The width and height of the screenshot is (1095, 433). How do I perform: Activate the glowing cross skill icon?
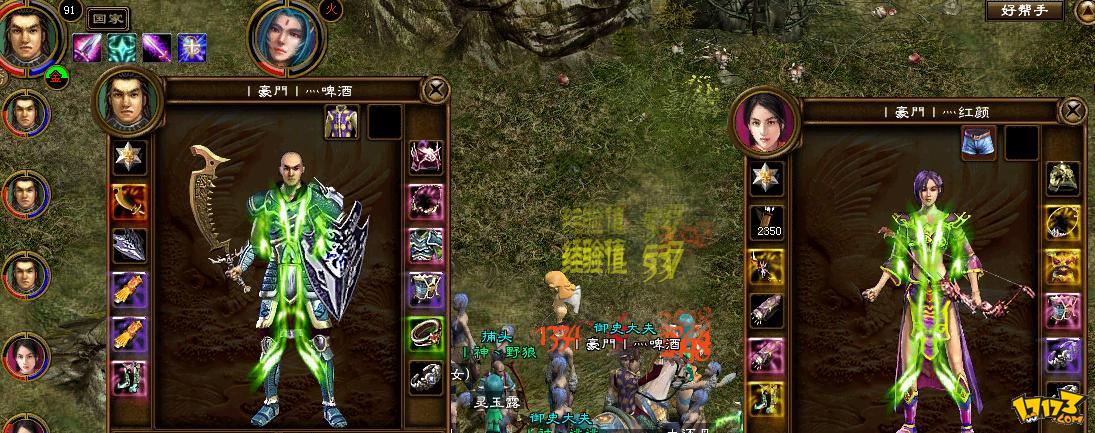pyautogui.click(x=192, y=47)
